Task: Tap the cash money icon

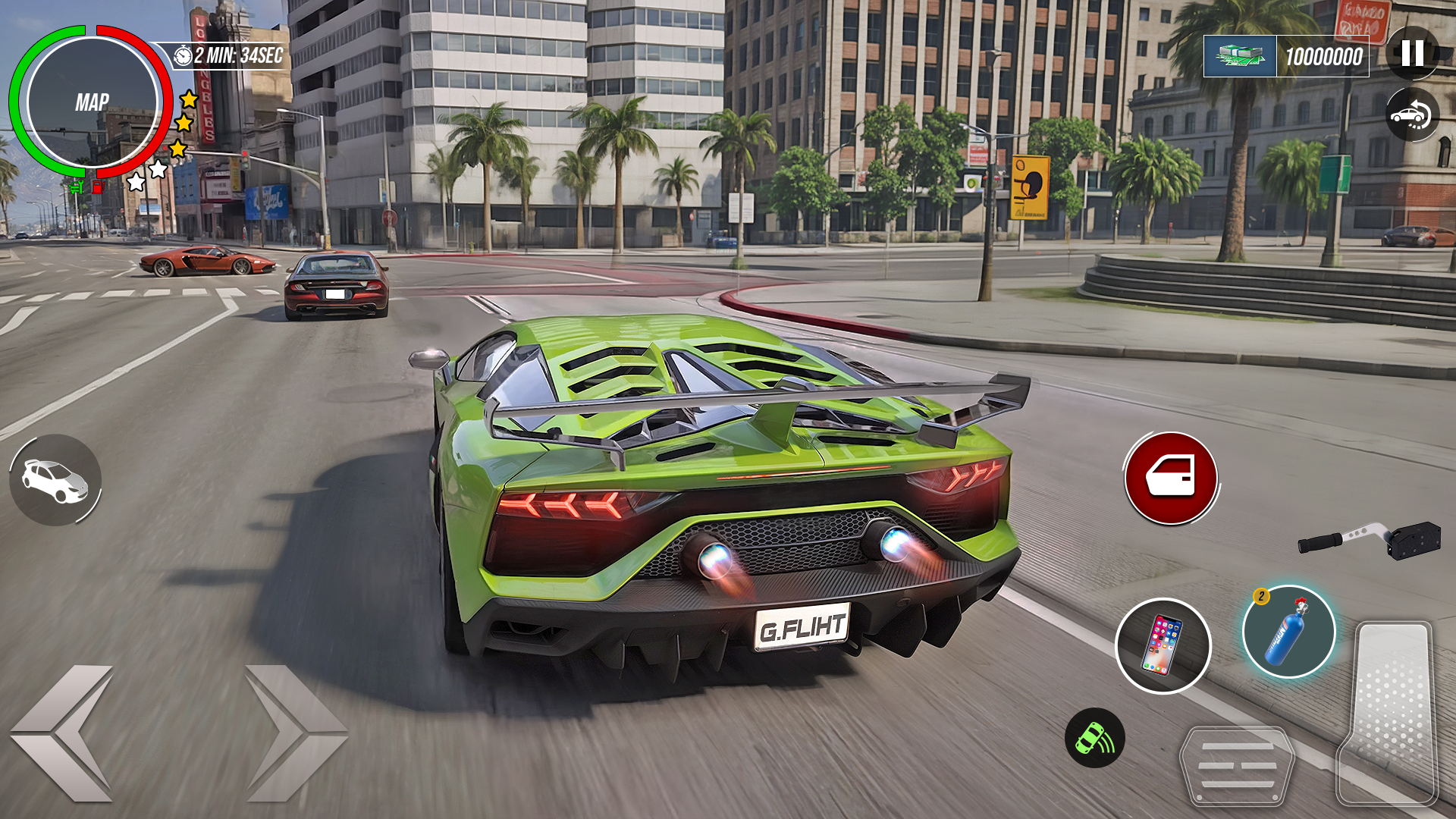Action: click(x=1240, y=56)
